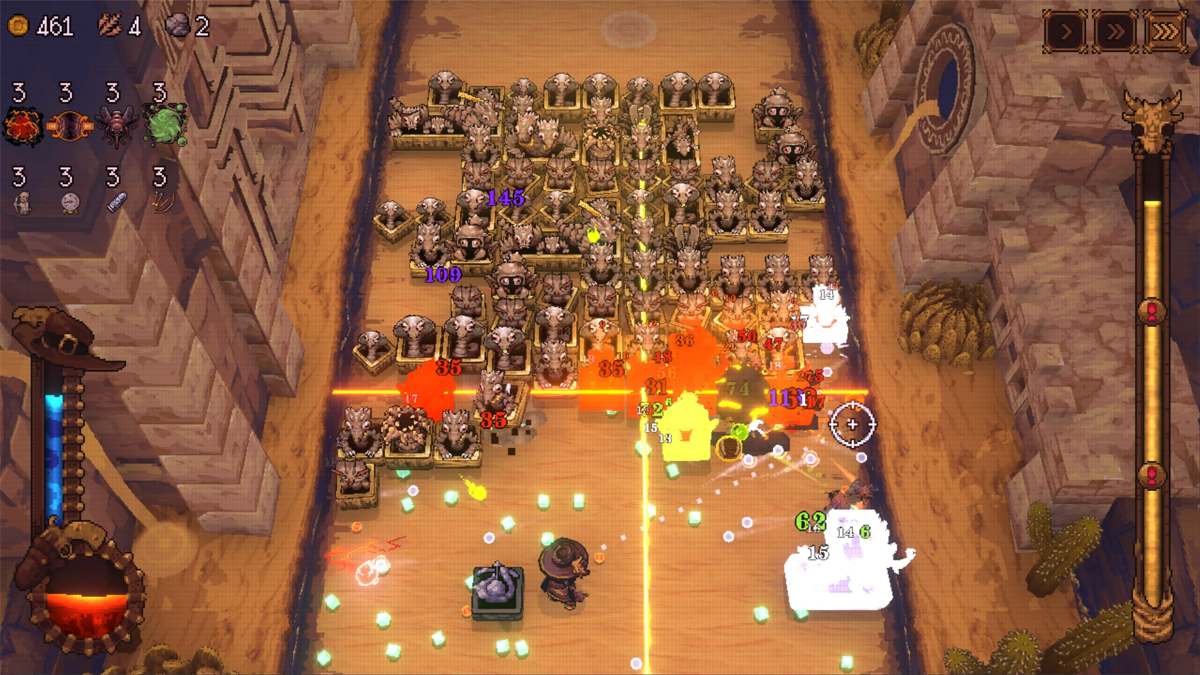Screen dimensions: 1200x675
Task: Choose the red mosquito bug icon
Action: (x=114, y=127)
